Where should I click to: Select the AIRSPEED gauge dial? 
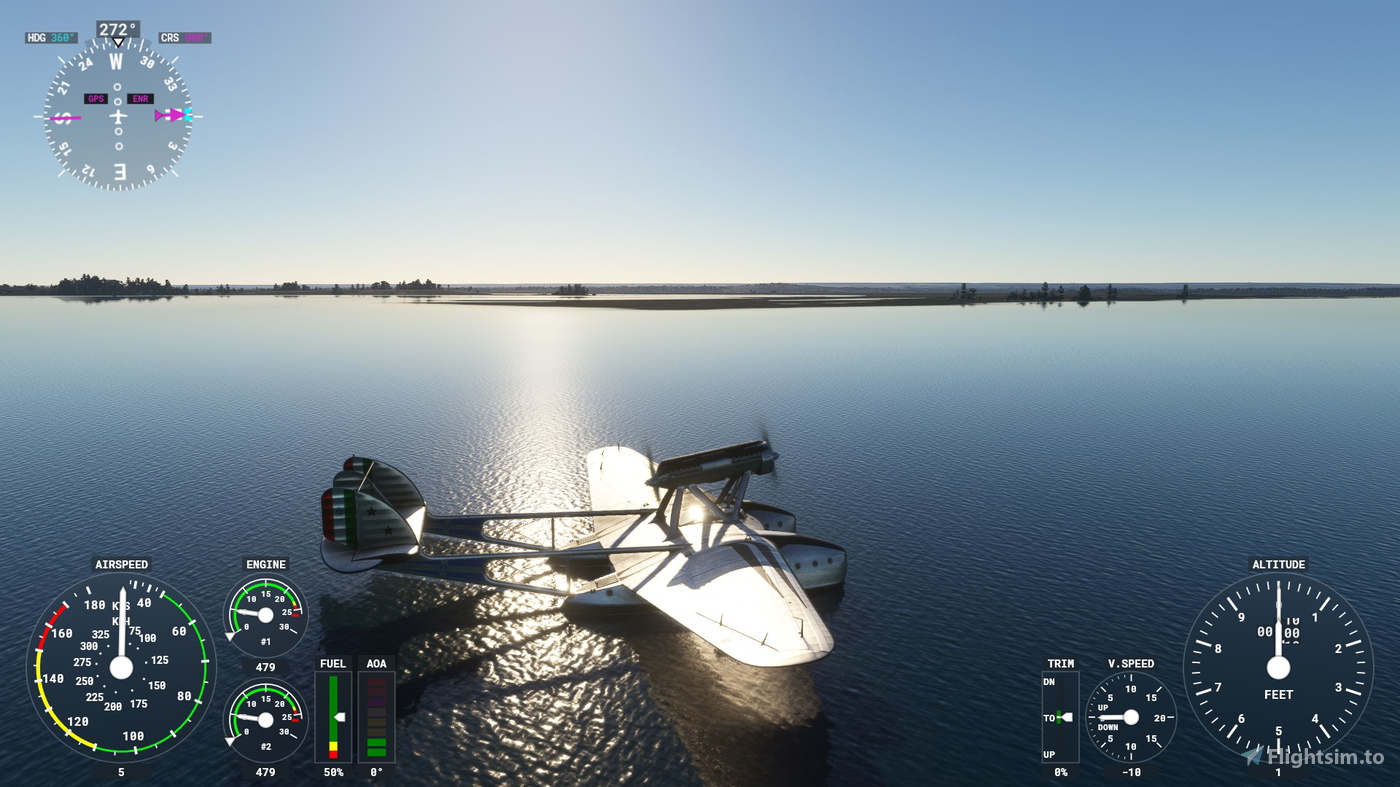[122, 670]
